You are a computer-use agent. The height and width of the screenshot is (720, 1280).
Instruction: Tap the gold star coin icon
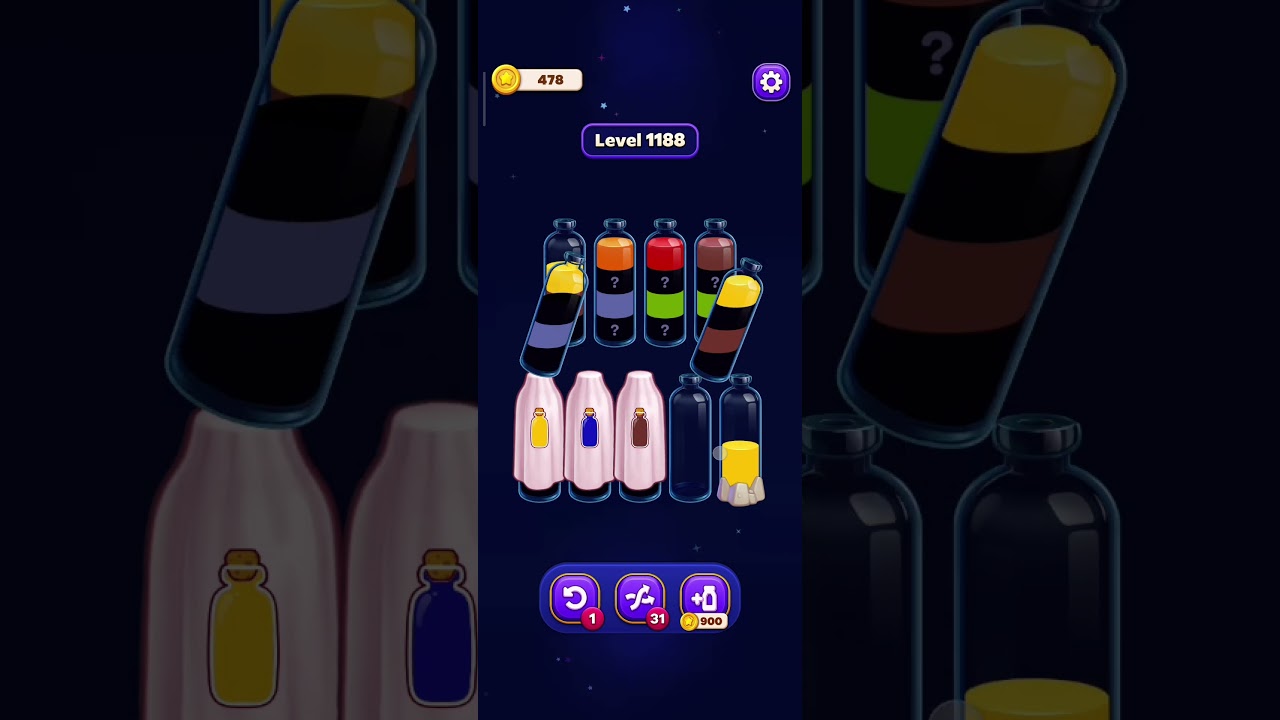point(506,80)
